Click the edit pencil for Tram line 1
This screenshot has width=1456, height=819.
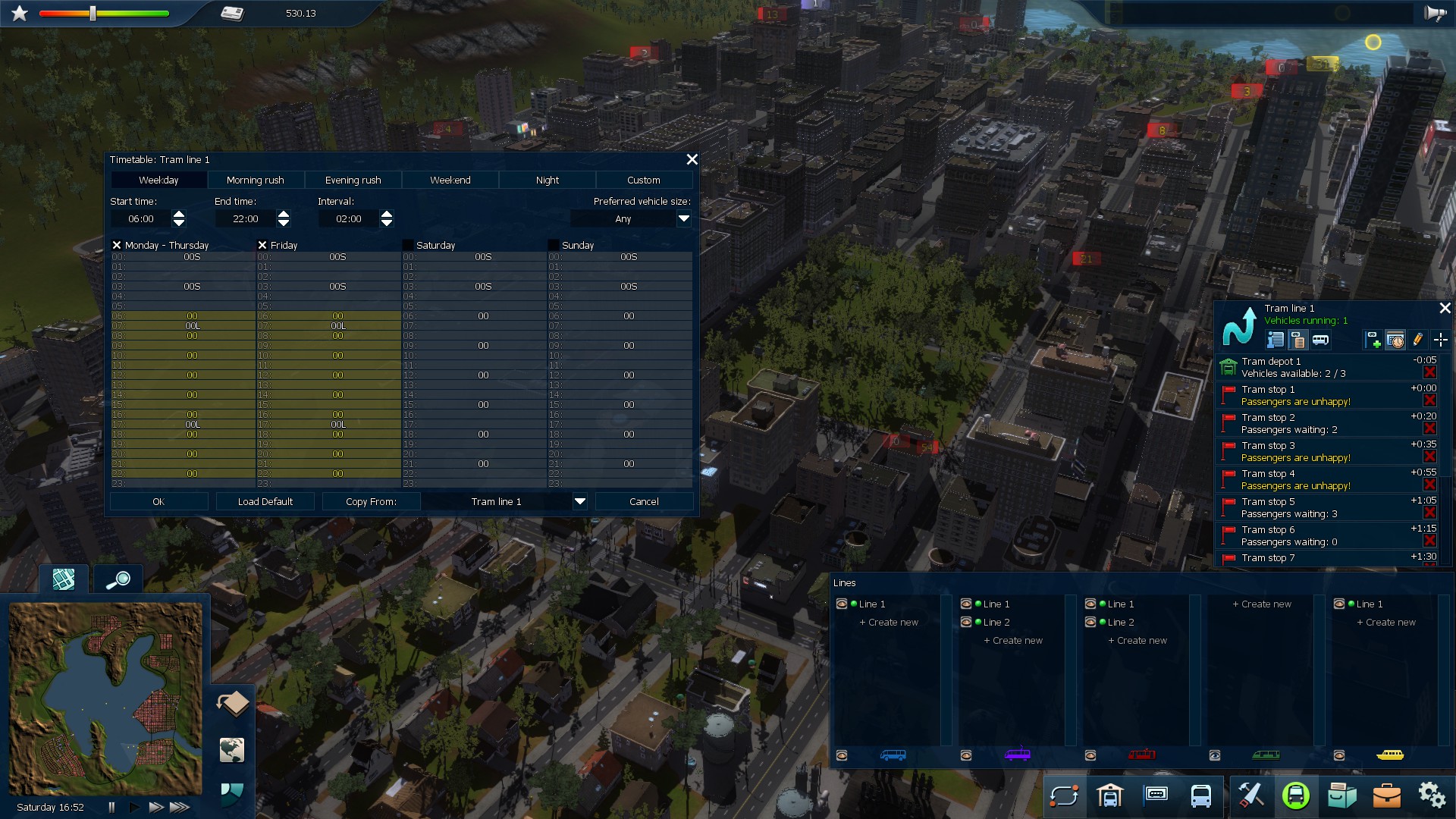1419,340
